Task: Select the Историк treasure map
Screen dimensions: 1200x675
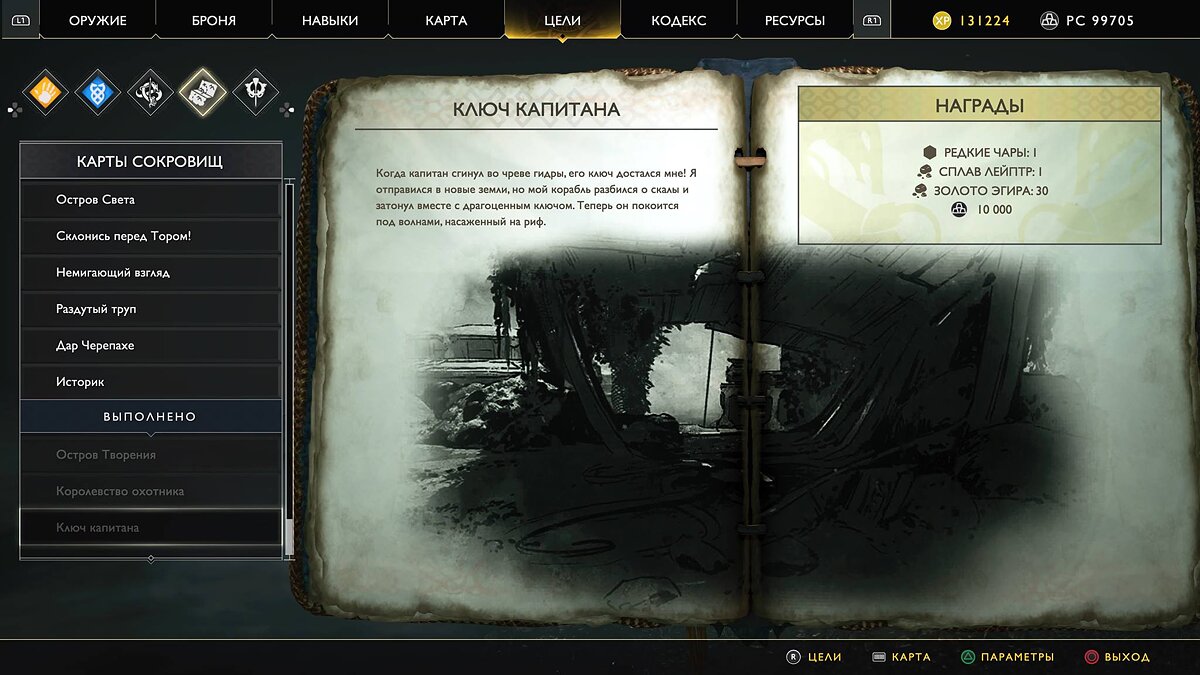Action: [150, 382]
